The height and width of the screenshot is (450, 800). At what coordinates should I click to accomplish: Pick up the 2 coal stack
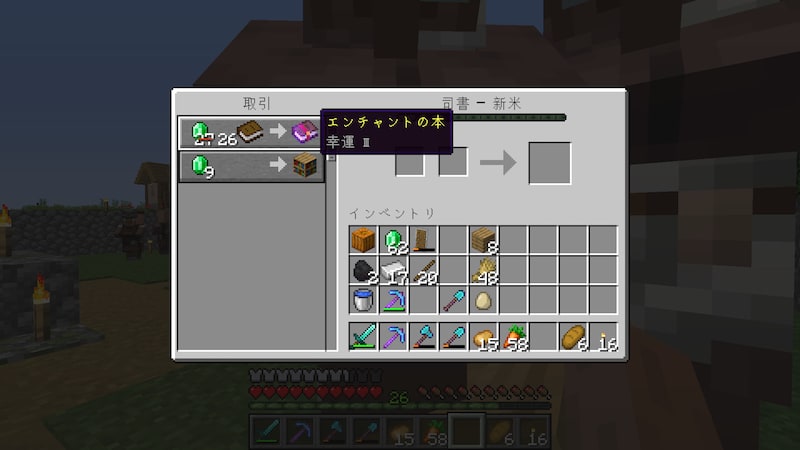tap(363, 270)
